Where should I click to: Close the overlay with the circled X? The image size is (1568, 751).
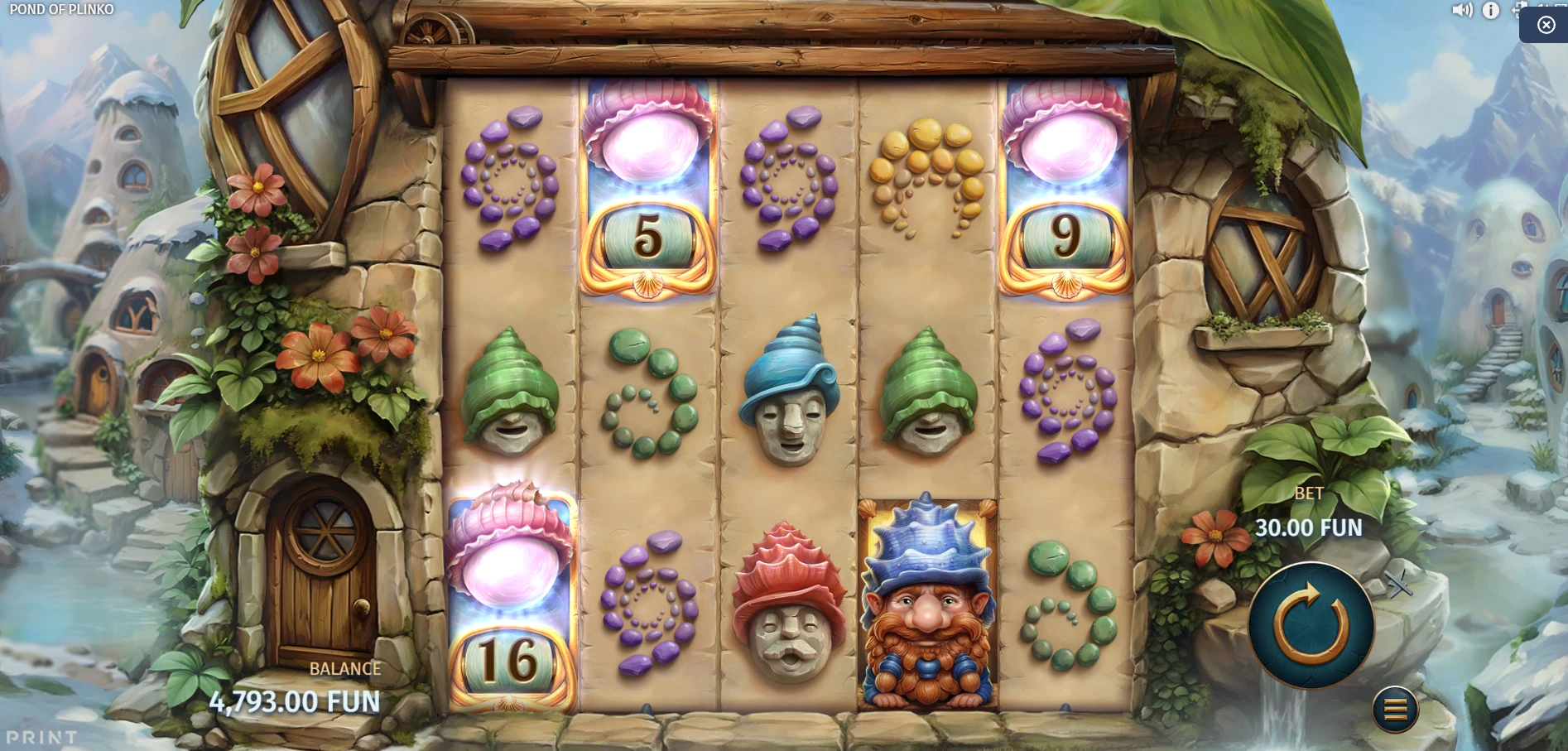(1546, 25)
